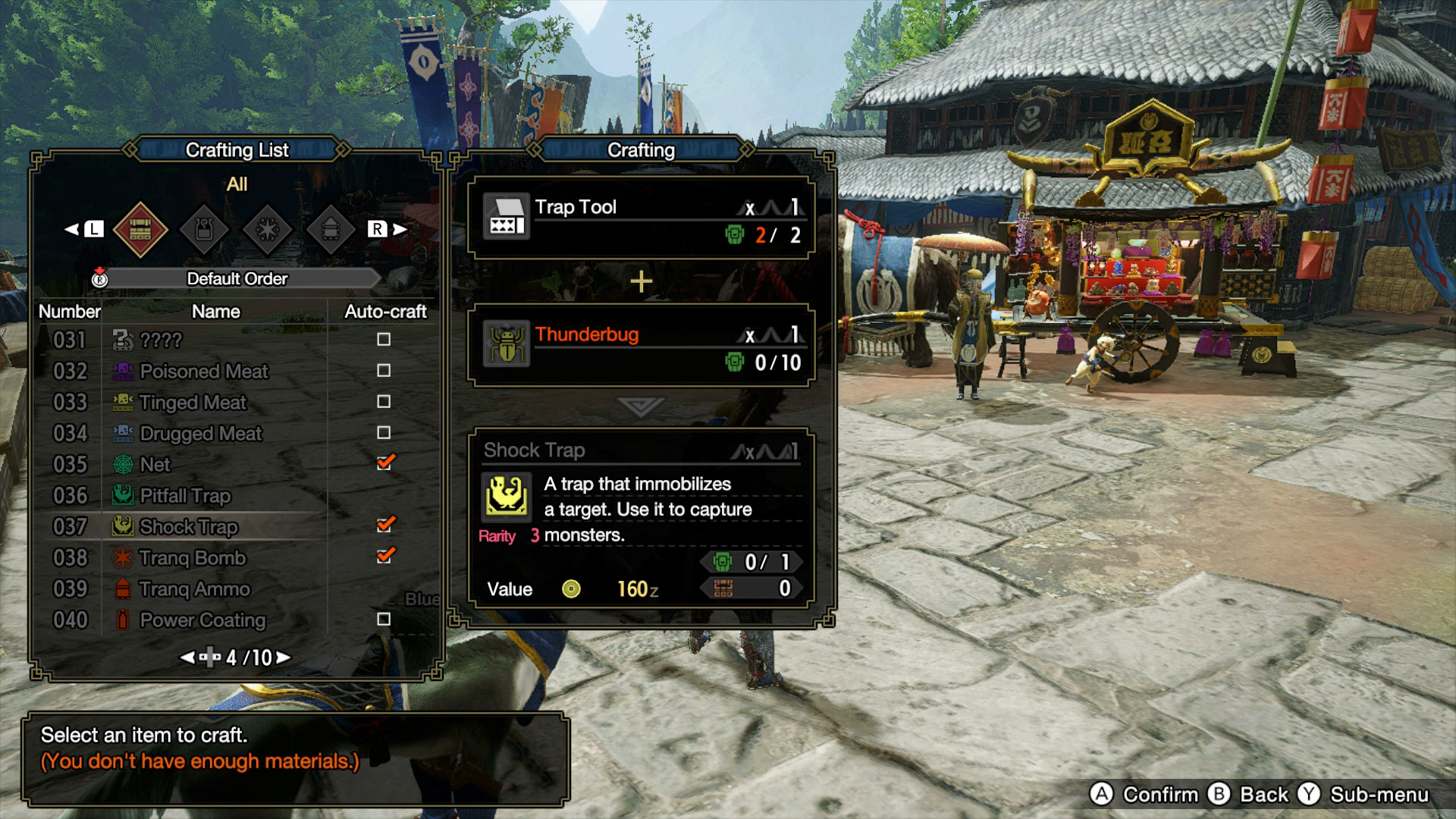The height and width of the screenshot is (819, 1456).
Task: Switch to the All items category tab
Action: (x=140, y=229)
